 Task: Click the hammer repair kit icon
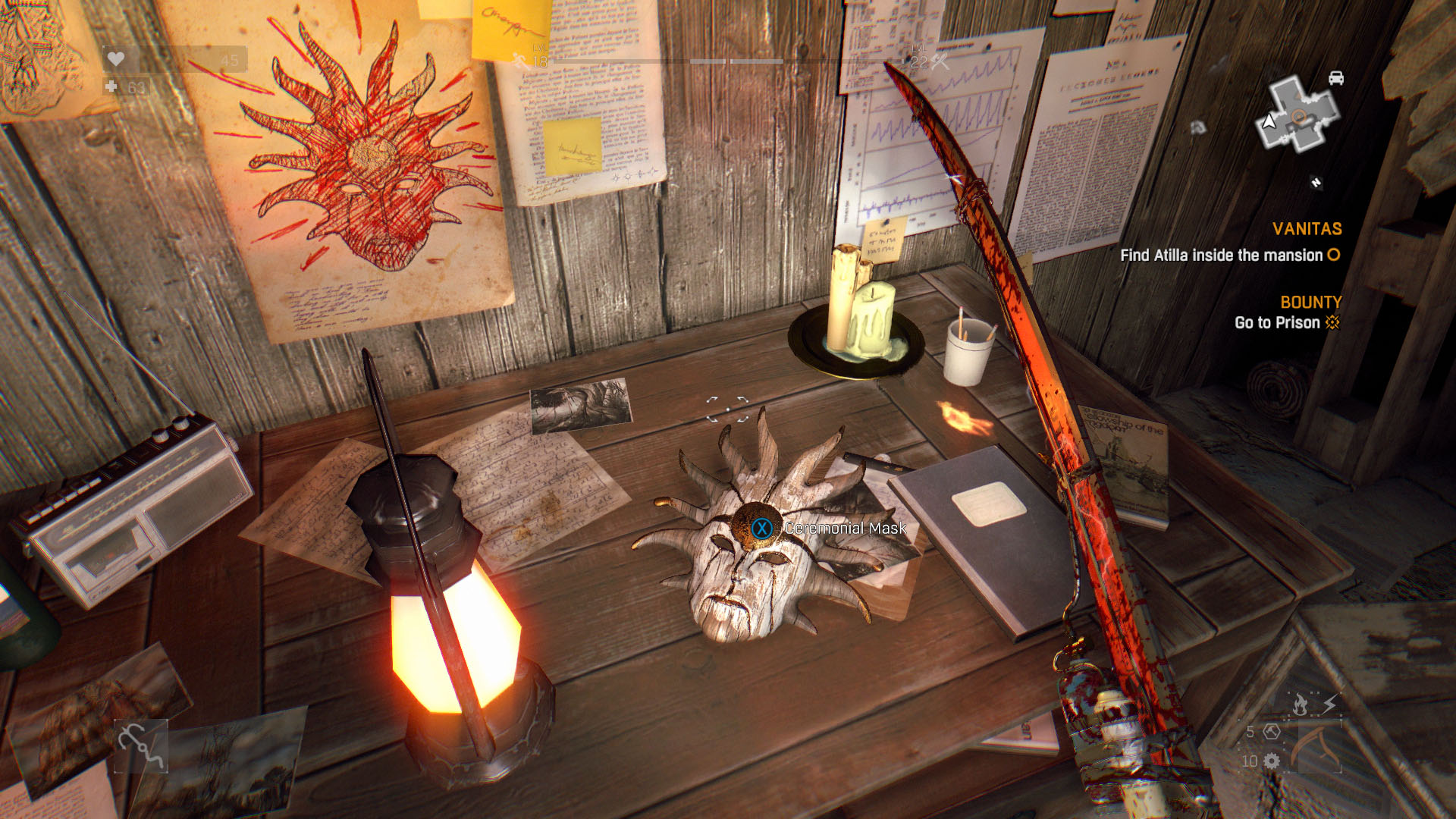tap(1272, 732)
